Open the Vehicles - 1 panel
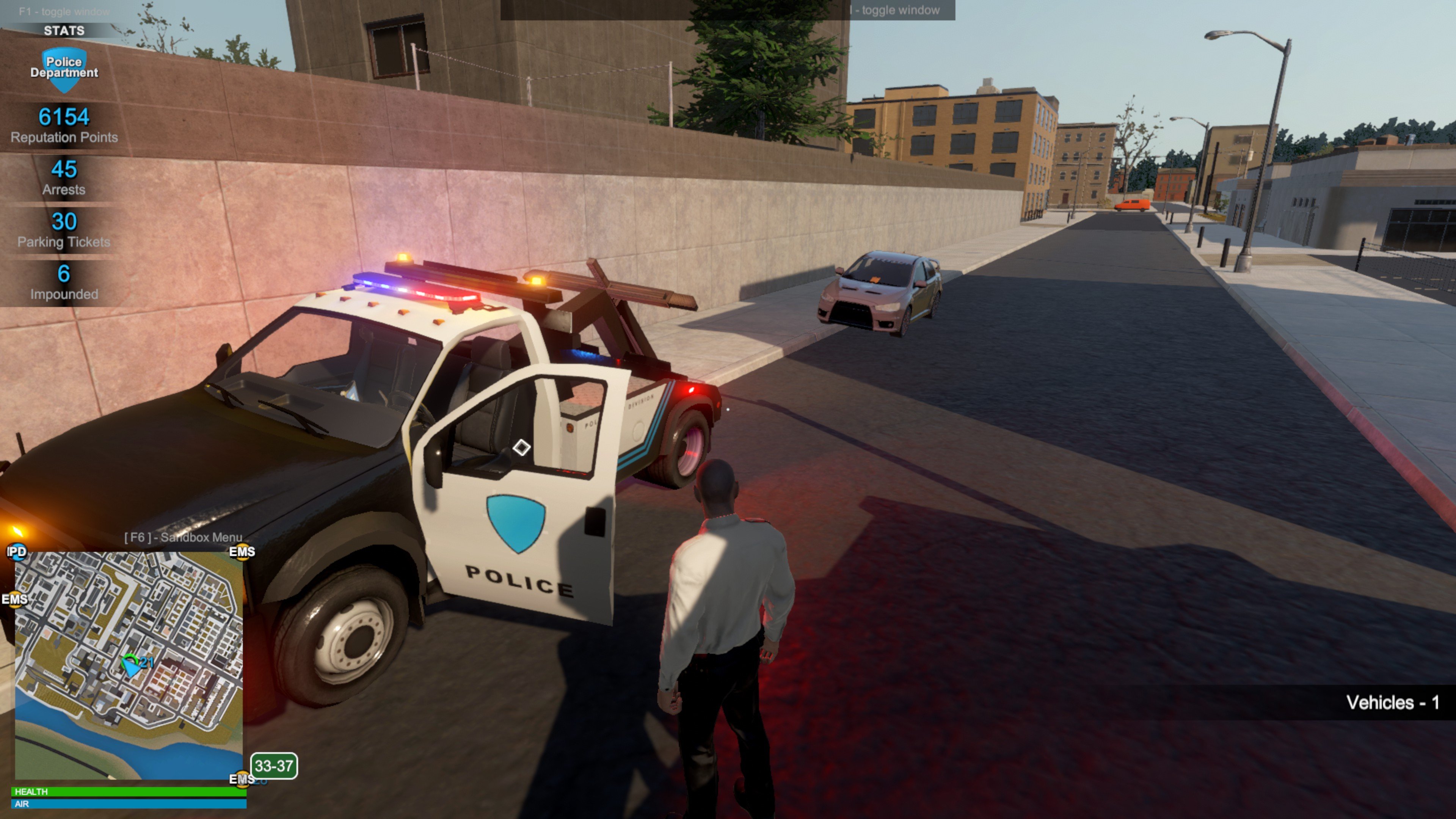Viewport: 1456px width, 819px height. 1392,703
